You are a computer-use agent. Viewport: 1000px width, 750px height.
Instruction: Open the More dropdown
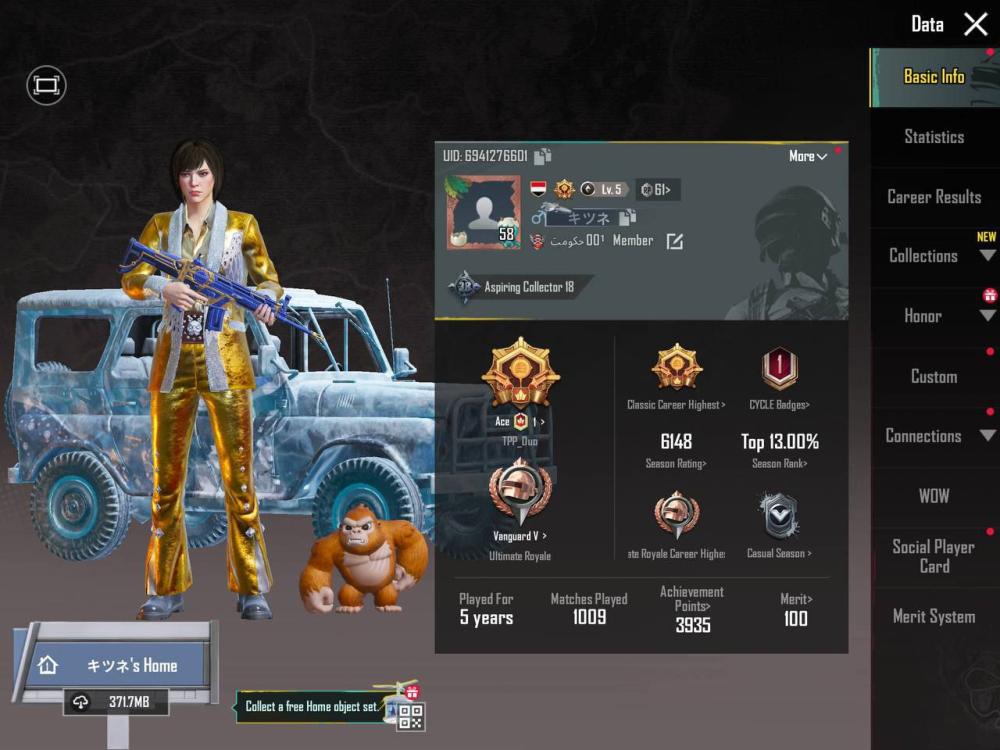(808, 157)
